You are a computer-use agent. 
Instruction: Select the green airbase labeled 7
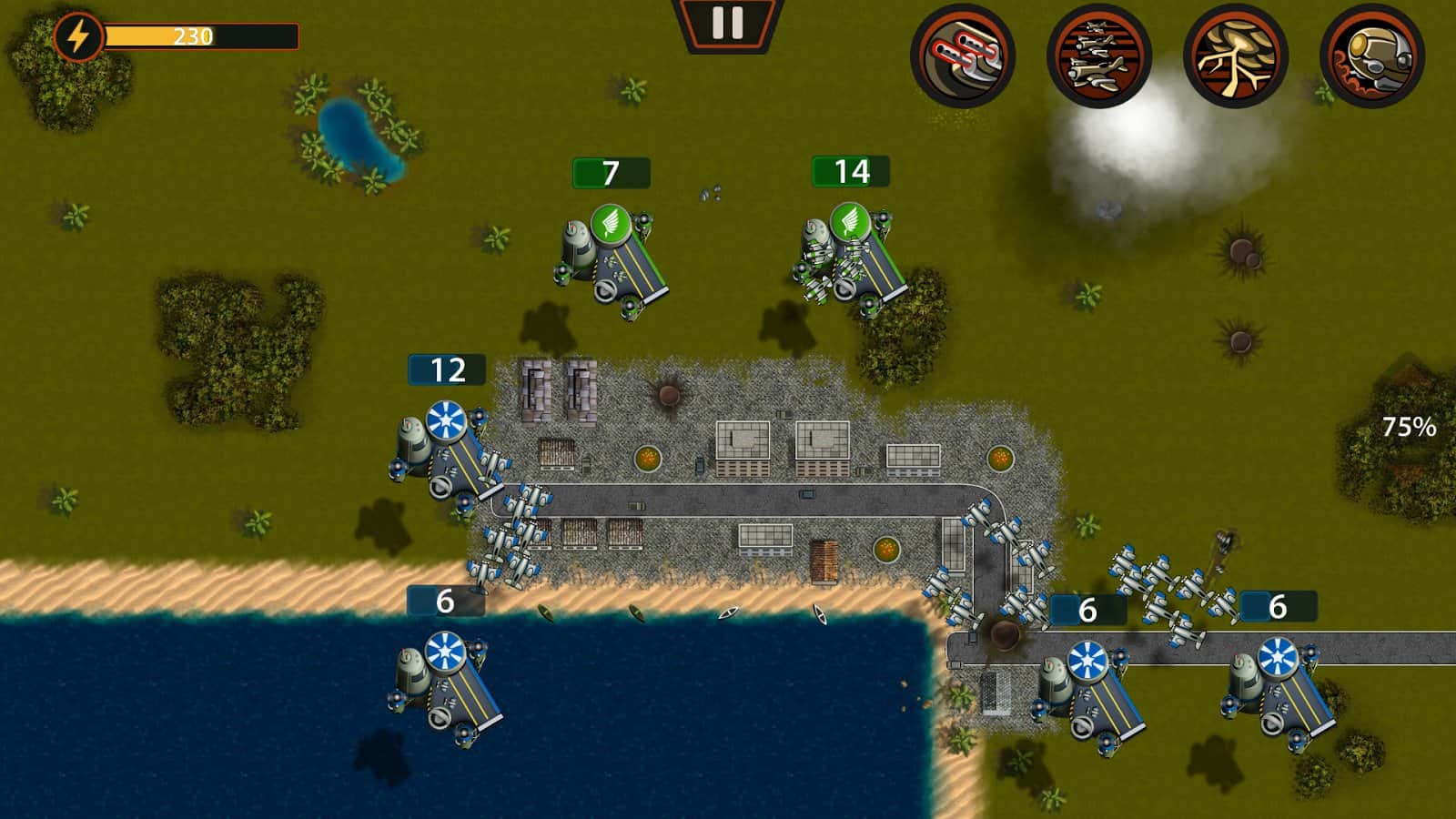611,259
